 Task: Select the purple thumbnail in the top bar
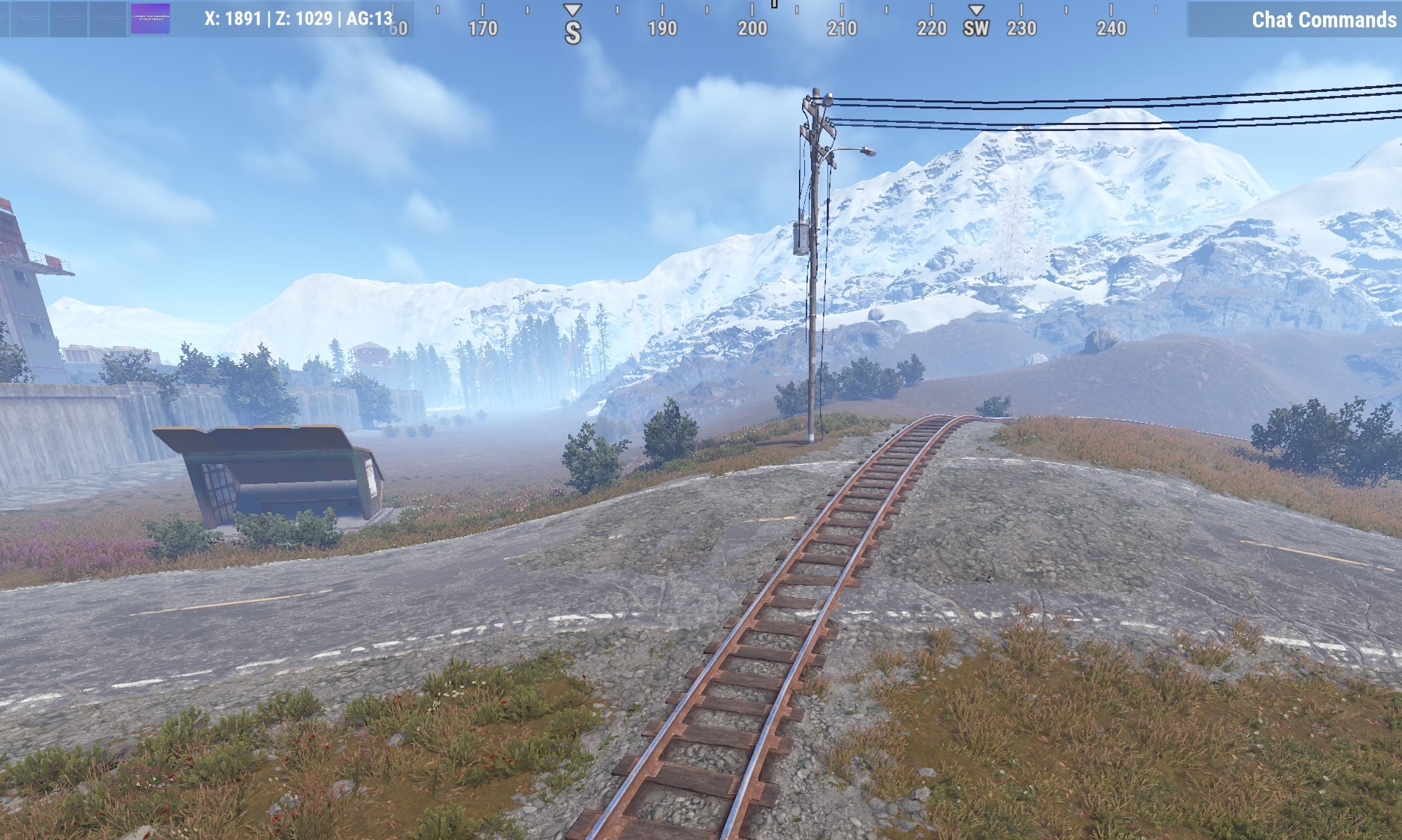[150, 19]
